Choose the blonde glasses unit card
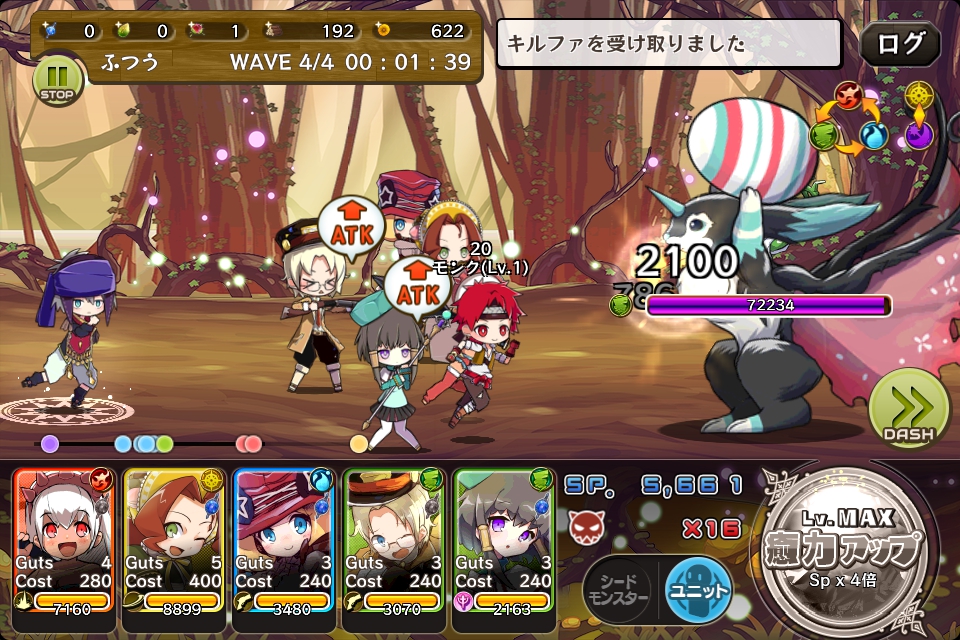This screenshot has height=640, width=960. point(394,540)
